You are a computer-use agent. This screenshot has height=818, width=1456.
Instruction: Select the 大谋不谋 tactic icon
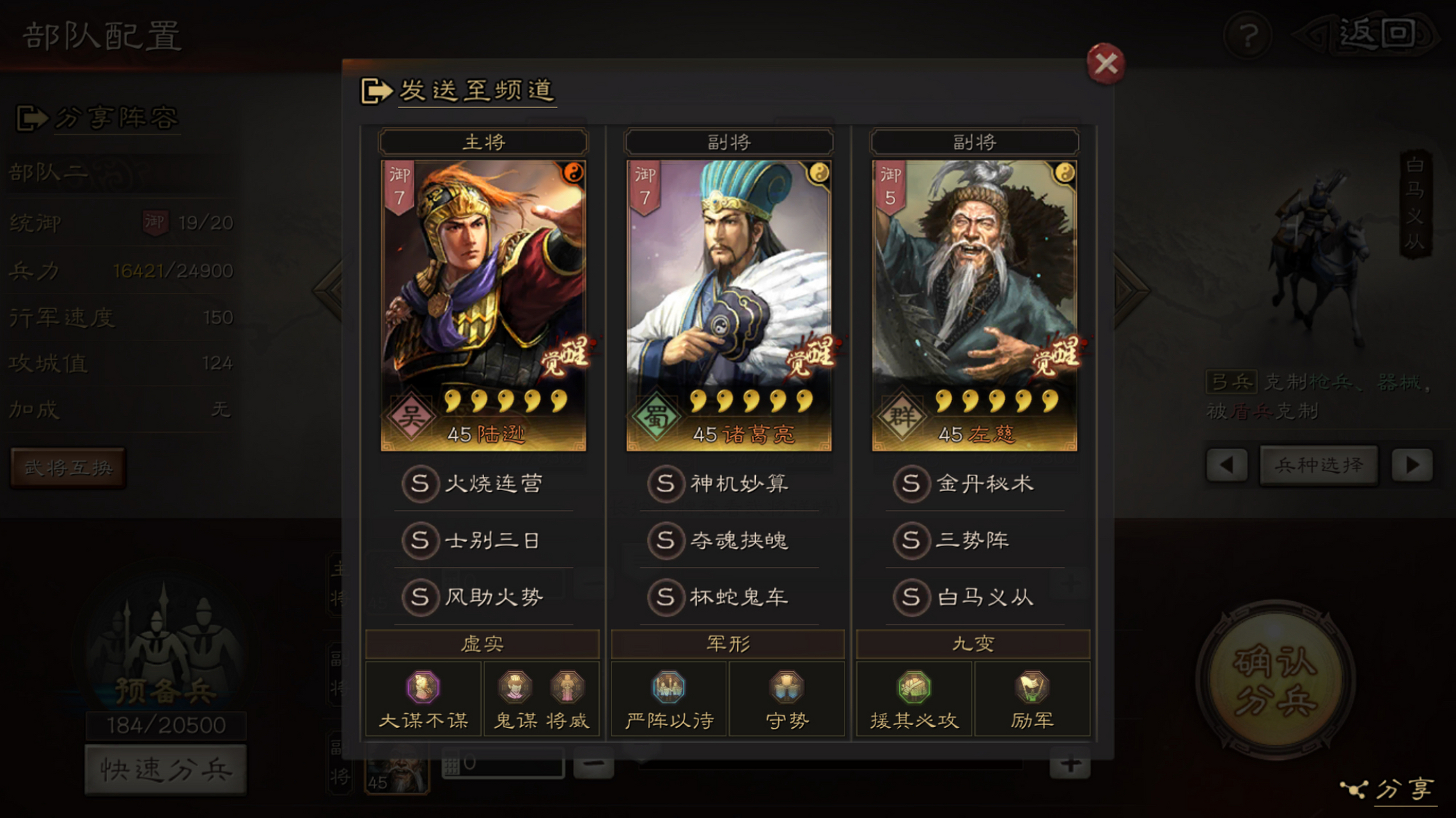[422, 689]
